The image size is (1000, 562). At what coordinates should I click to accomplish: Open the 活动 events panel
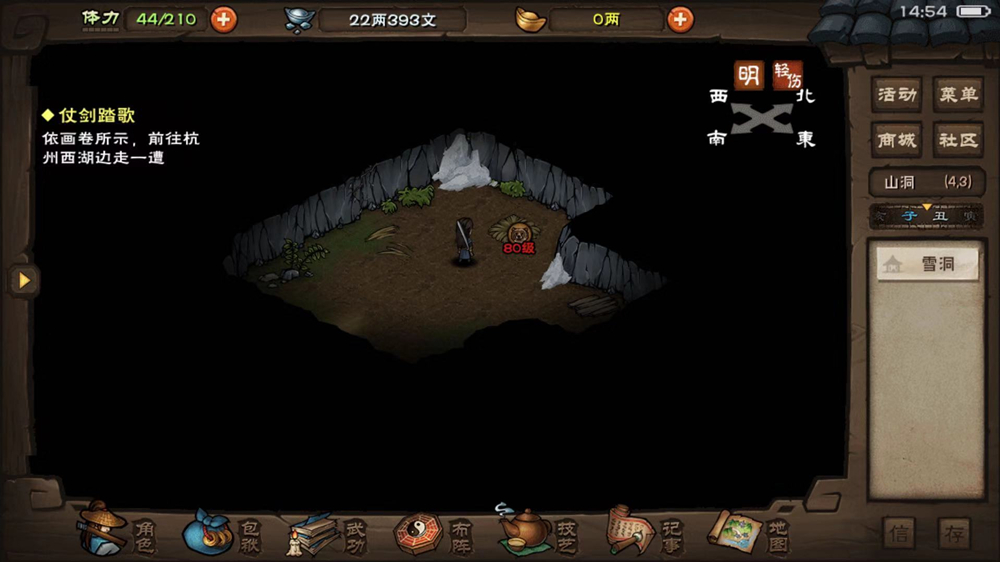(x=897, y=95)
